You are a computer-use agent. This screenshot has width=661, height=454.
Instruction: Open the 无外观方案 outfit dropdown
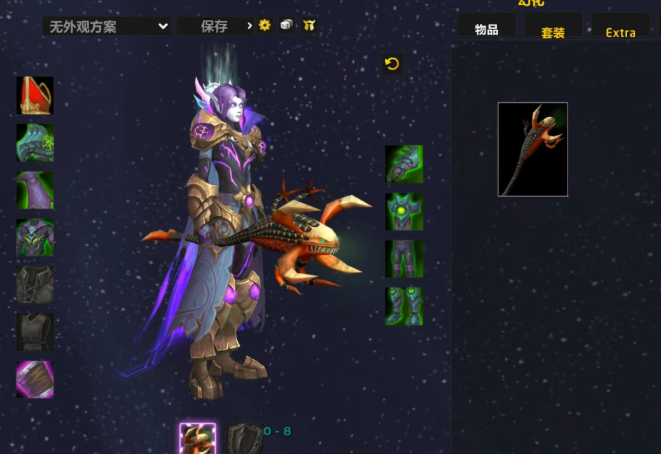(x=107, y=26)
